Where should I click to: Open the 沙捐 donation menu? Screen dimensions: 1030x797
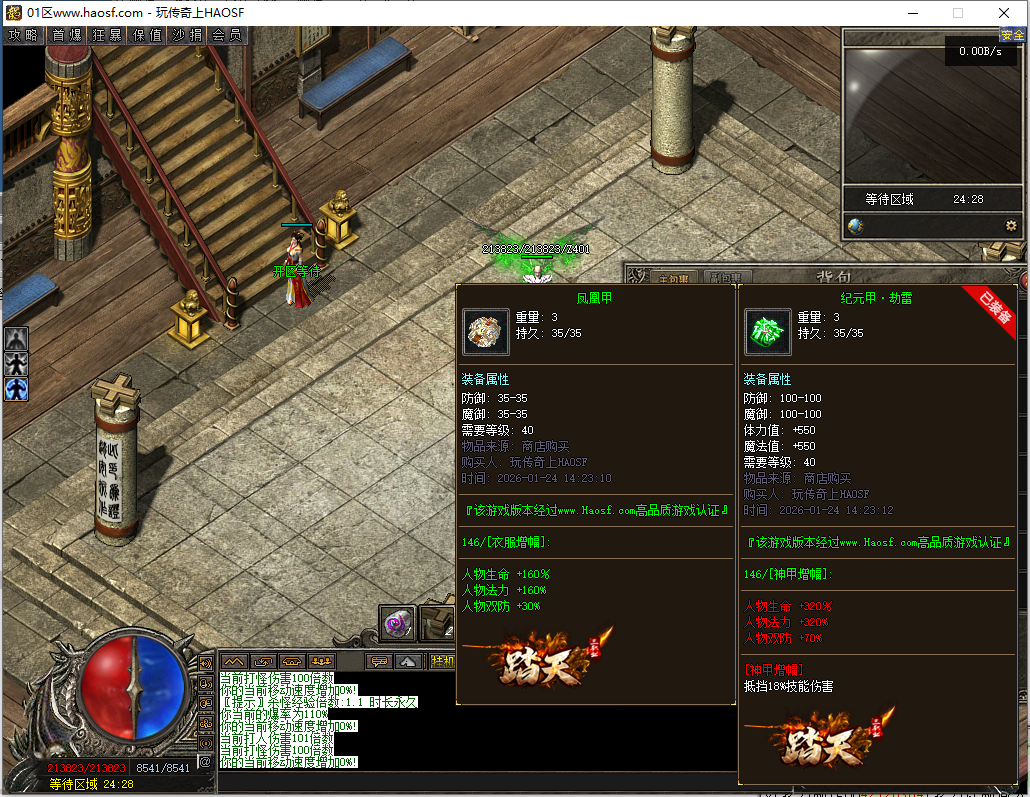pos(187,35)
